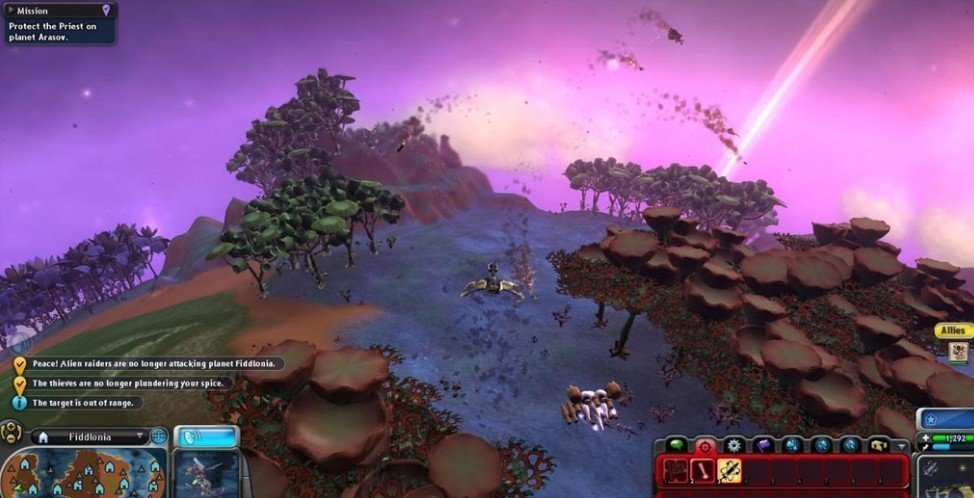Viewport: 974px width, 498px height.
Task: Open the yellow cargo crate tab
Action: tap(878, 446)
